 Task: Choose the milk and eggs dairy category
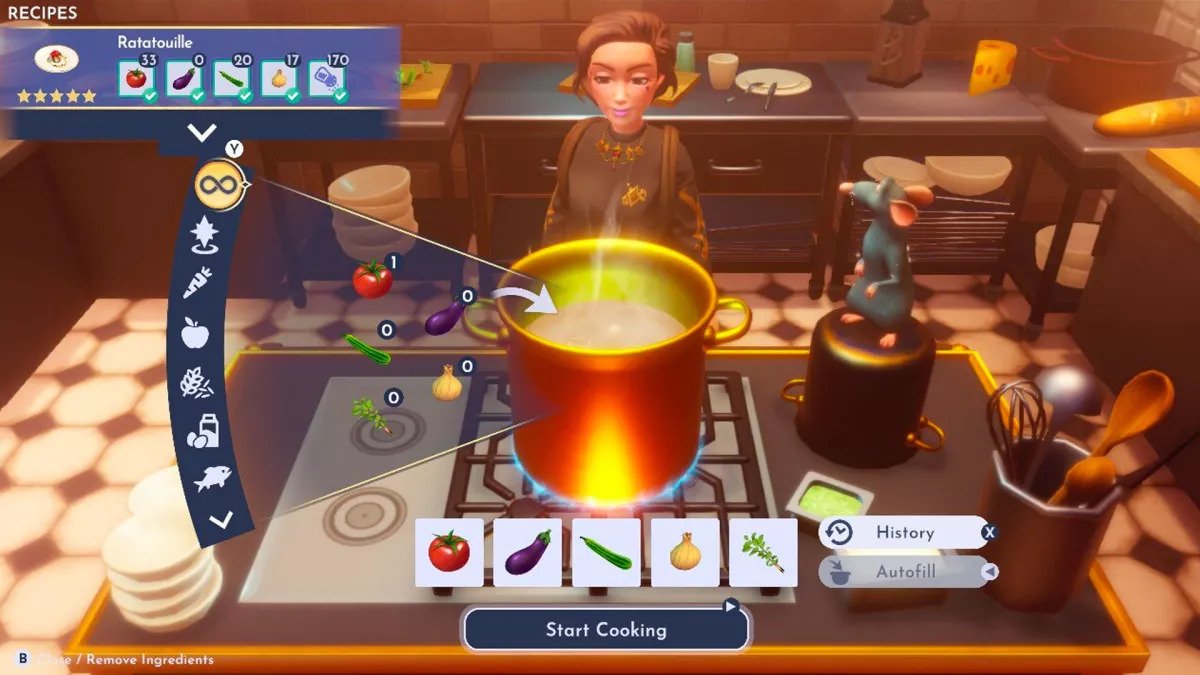click(x=201, y=430)
